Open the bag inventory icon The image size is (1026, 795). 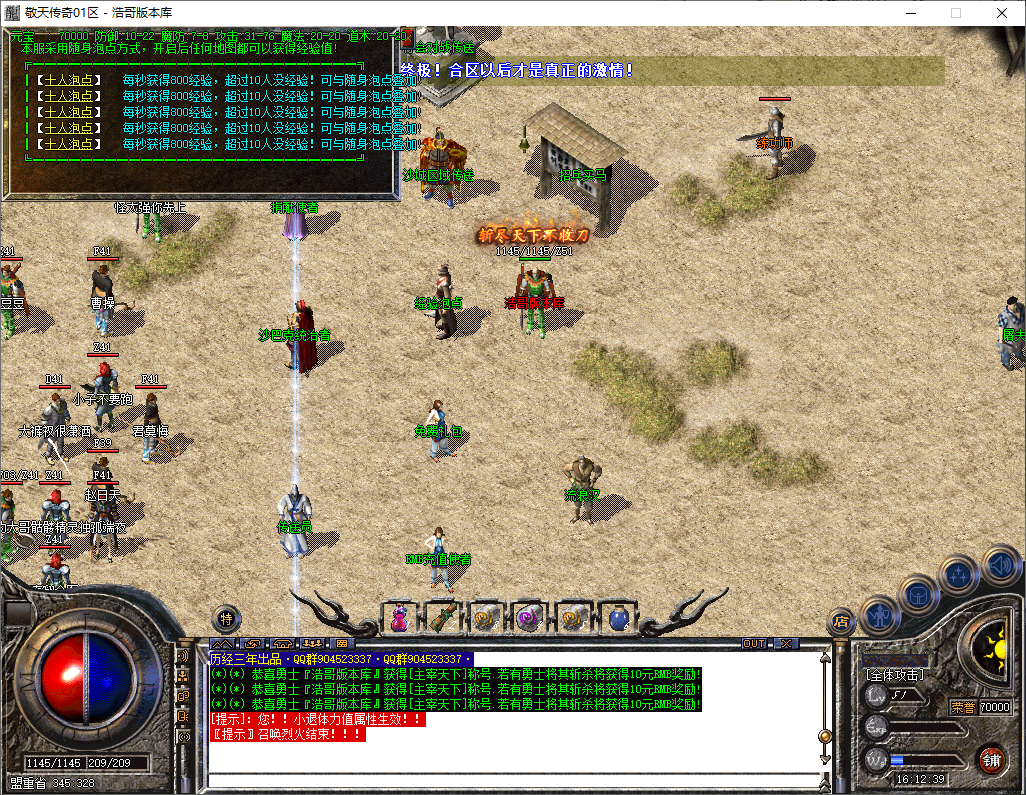[918, 594]
